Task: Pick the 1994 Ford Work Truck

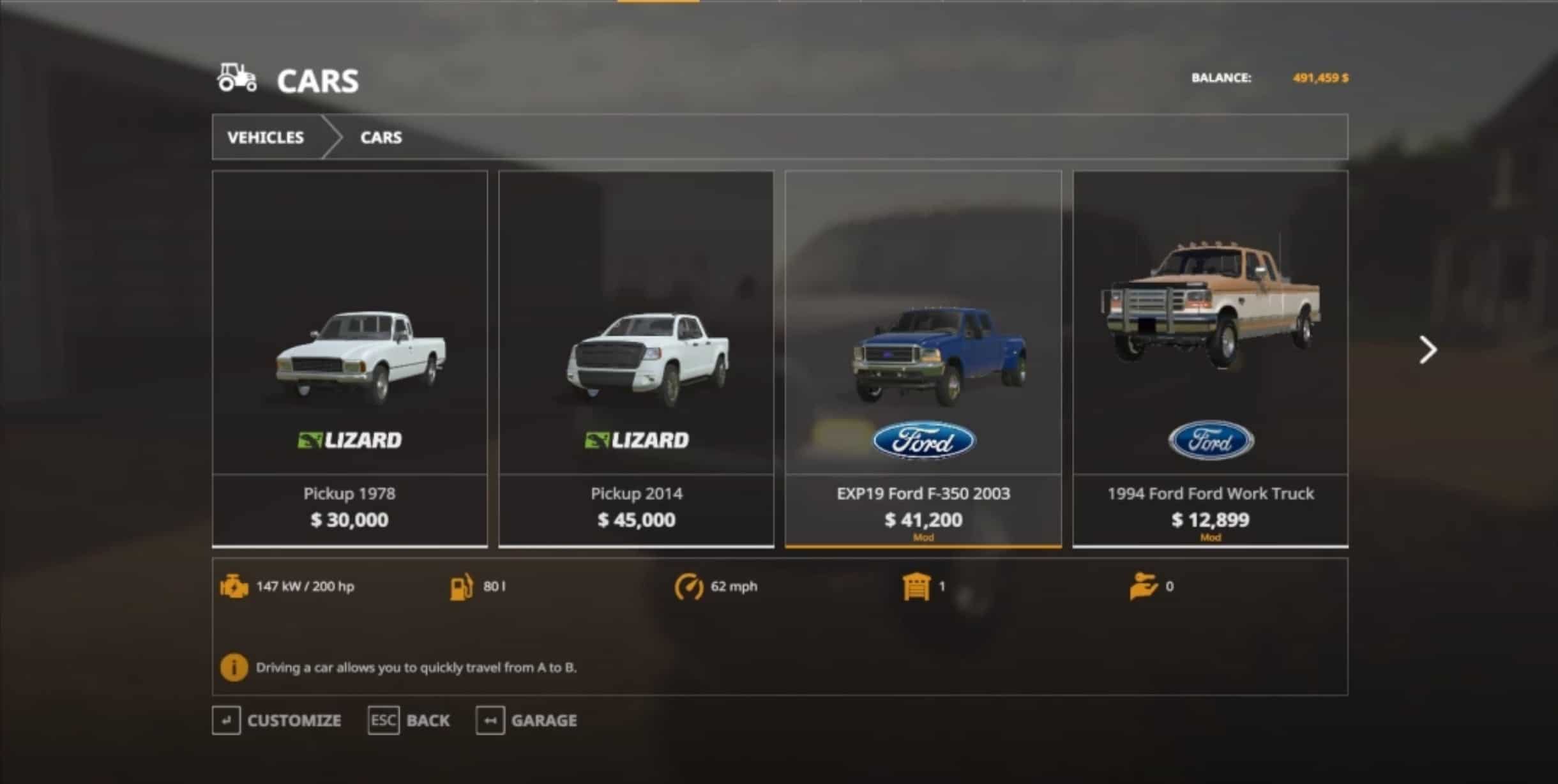Action: coord(1210,358)
